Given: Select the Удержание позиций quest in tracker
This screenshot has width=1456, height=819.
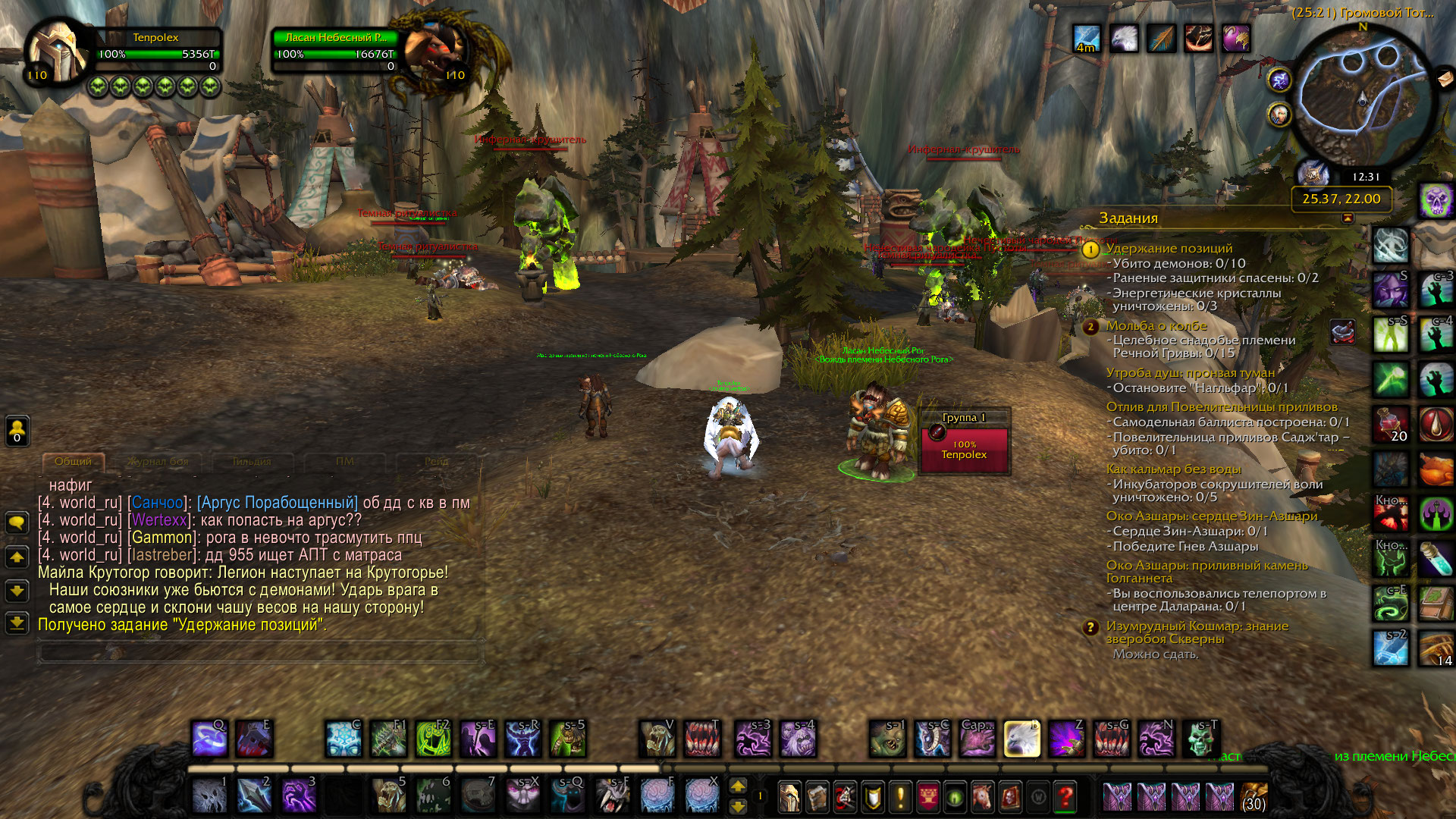Looking at the screenshot, I should coord(1169,249).
